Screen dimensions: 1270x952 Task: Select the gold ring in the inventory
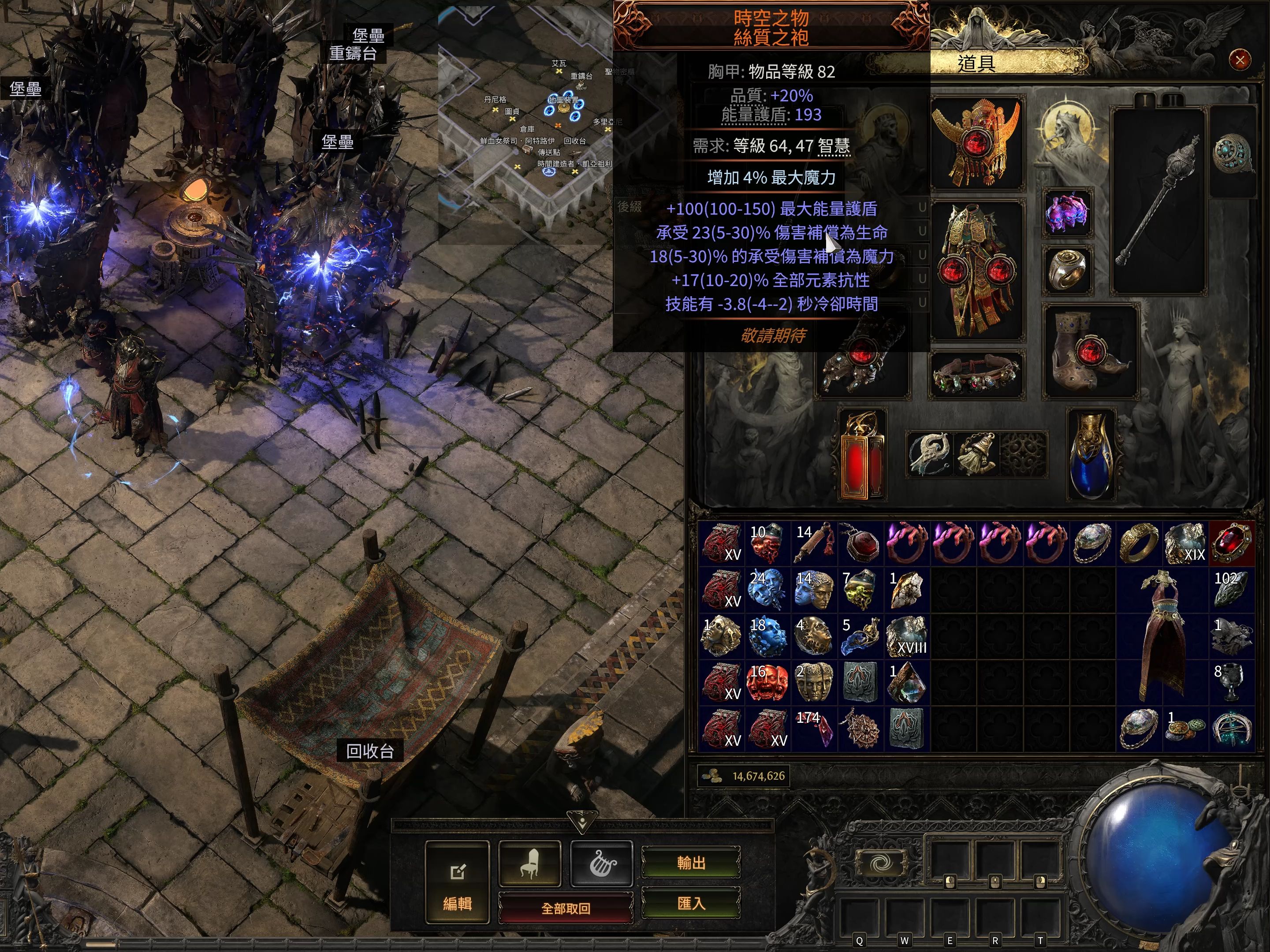[1139, 543]
